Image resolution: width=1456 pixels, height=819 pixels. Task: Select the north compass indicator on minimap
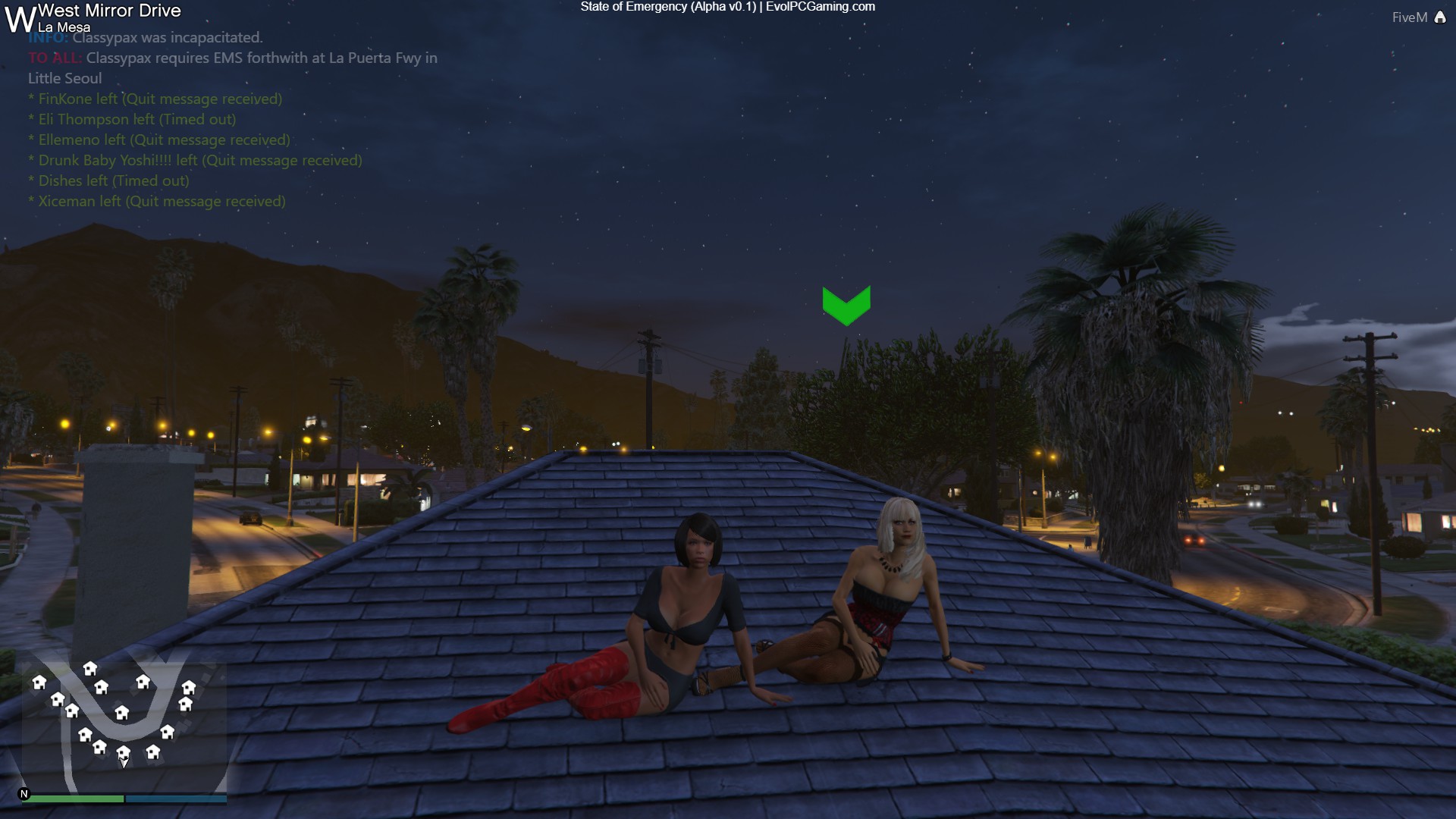coord(24,794)
